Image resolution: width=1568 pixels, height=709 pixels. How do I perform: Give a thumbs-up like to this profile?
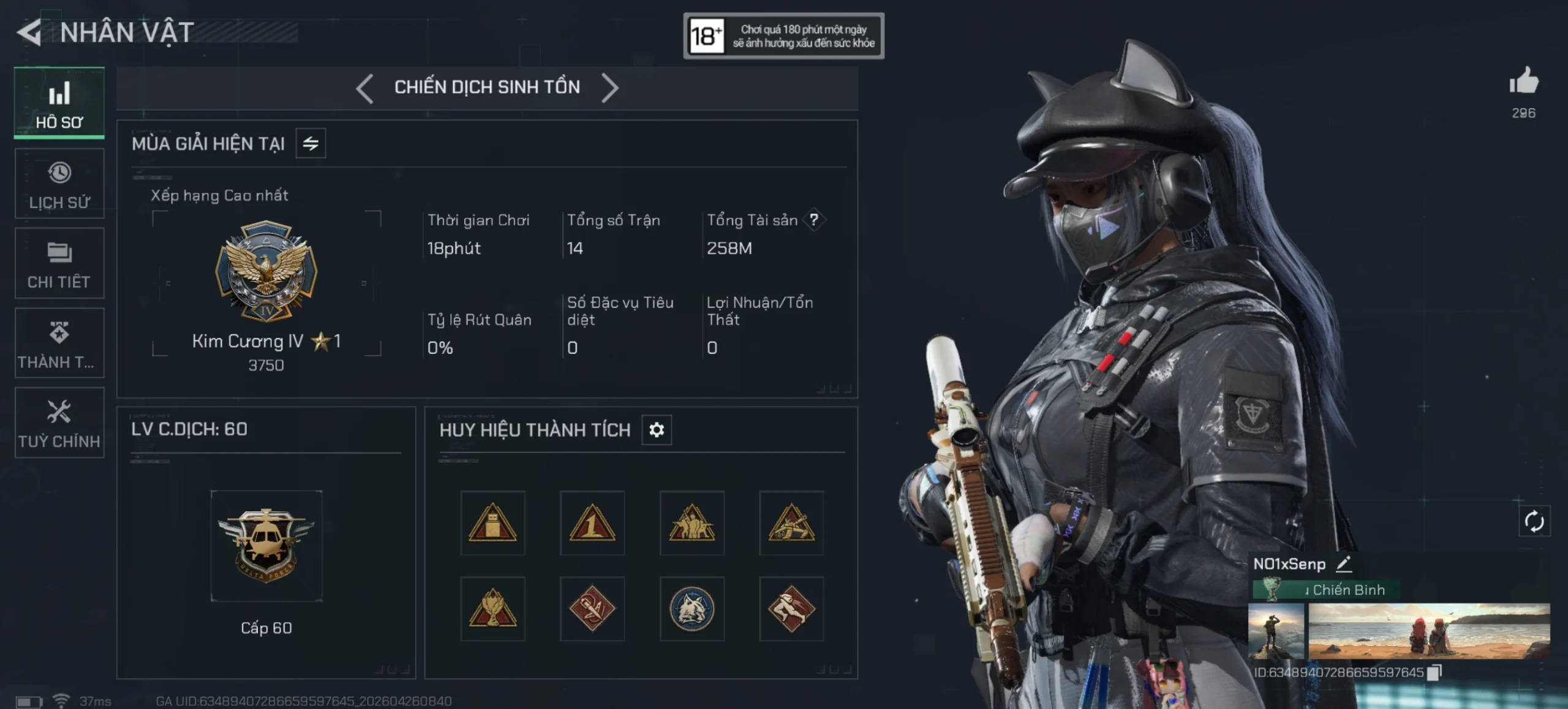click(x=1523, y=82)
